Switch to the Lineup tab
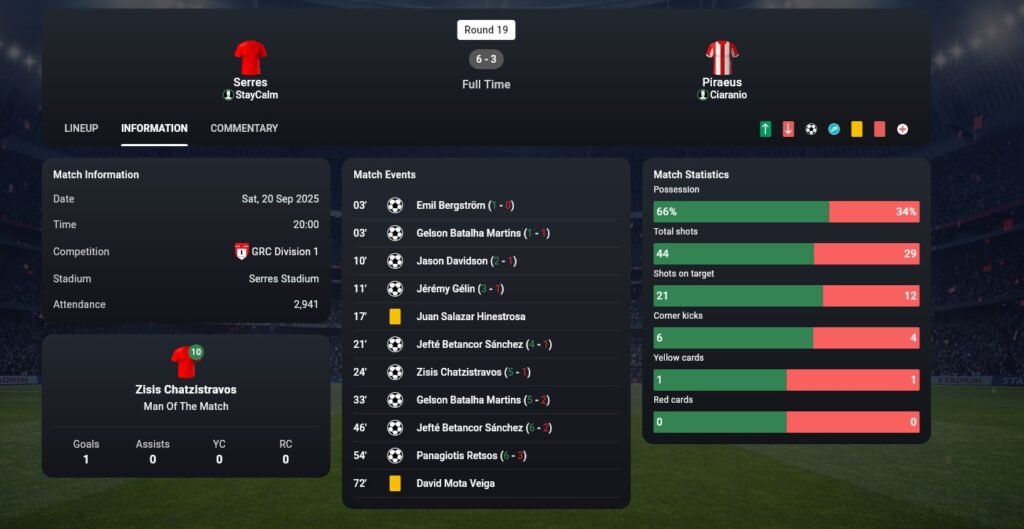The width and height of the screenshot is (1024, 529). click(x=81, y=128)
